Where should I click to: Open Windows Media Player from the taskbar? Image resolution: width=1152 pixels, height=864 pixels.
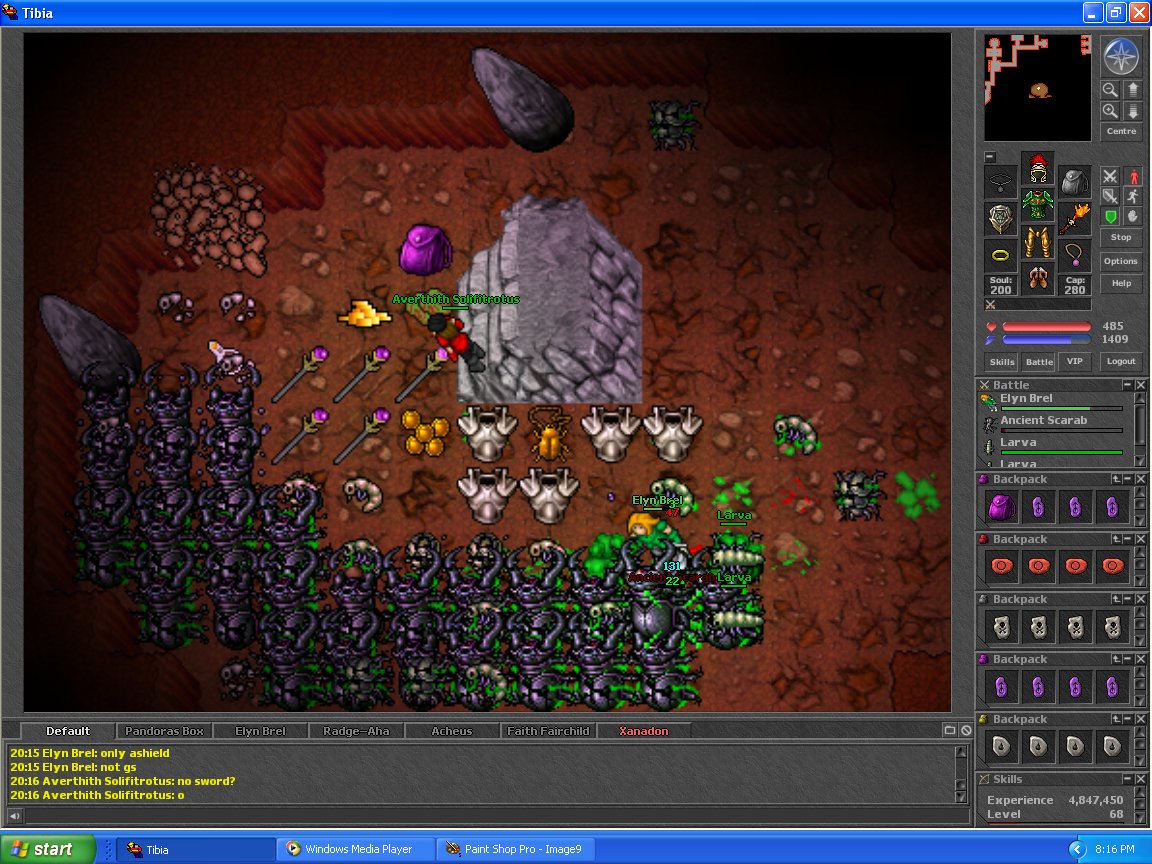pyautogui.click(x=359, y=849)
